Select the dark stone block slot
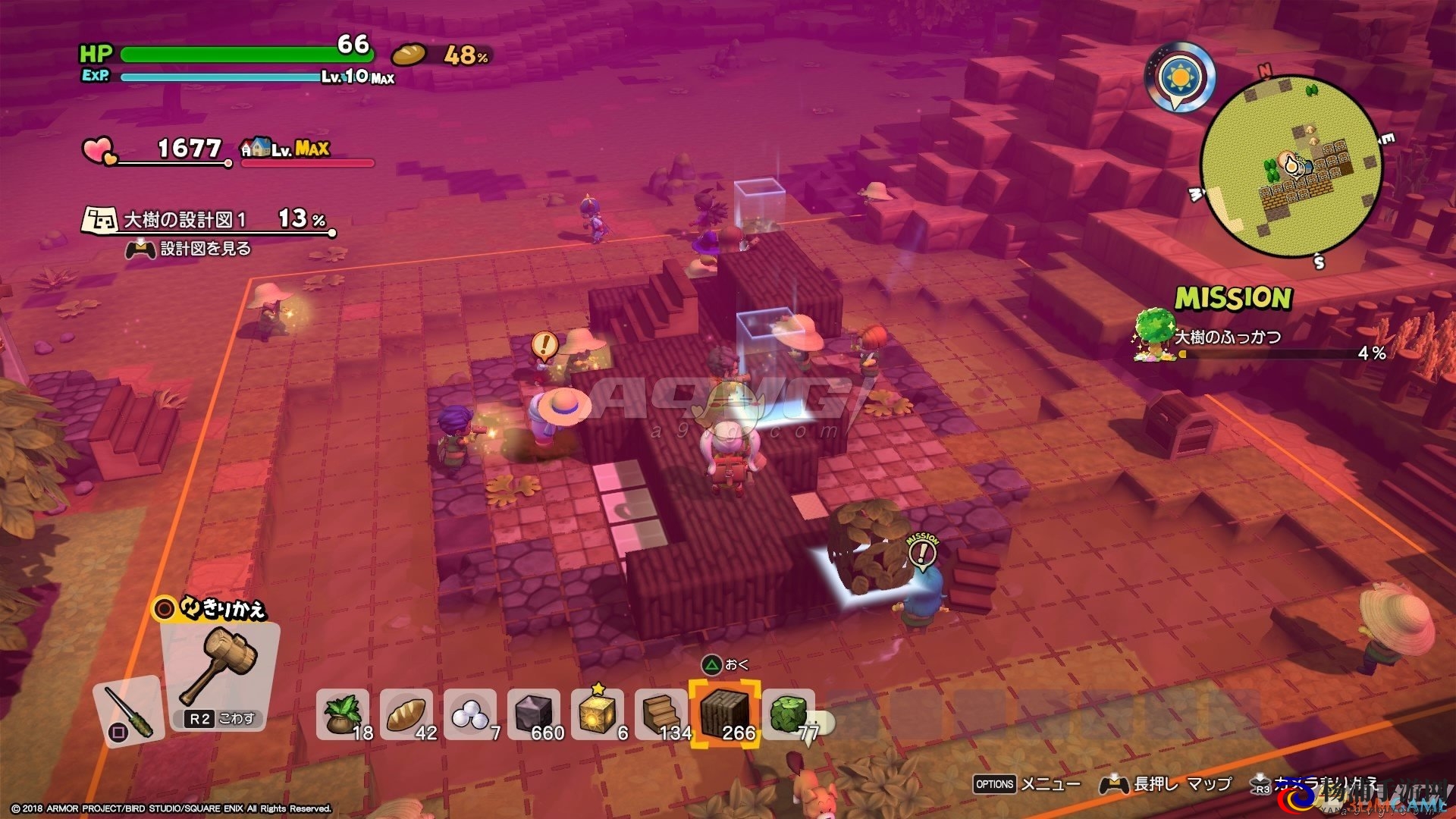1456x819 pixels. click(534, 714)
